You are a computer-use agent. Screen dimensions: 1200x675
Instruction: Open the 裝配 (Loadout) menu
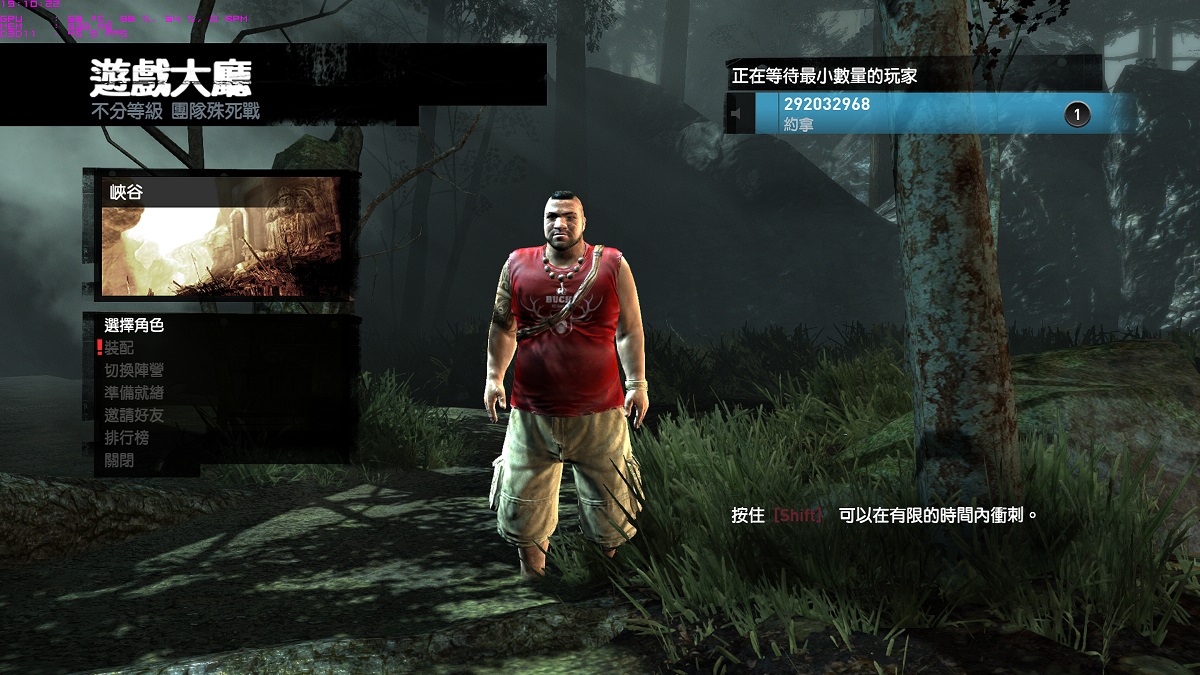click(119, 348)
